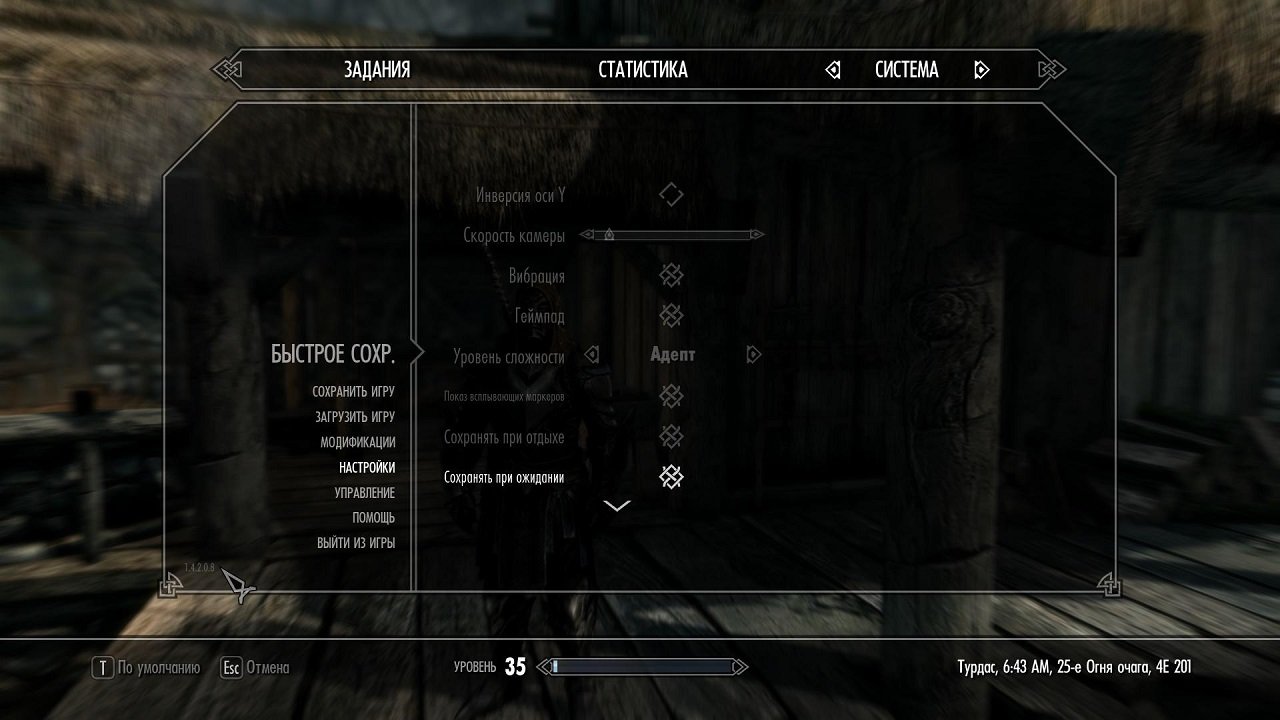Image resolution: width=1280 pixels, height=720 pixels.
Task: Disable the Геймпад option
Action: click(670, 315)
